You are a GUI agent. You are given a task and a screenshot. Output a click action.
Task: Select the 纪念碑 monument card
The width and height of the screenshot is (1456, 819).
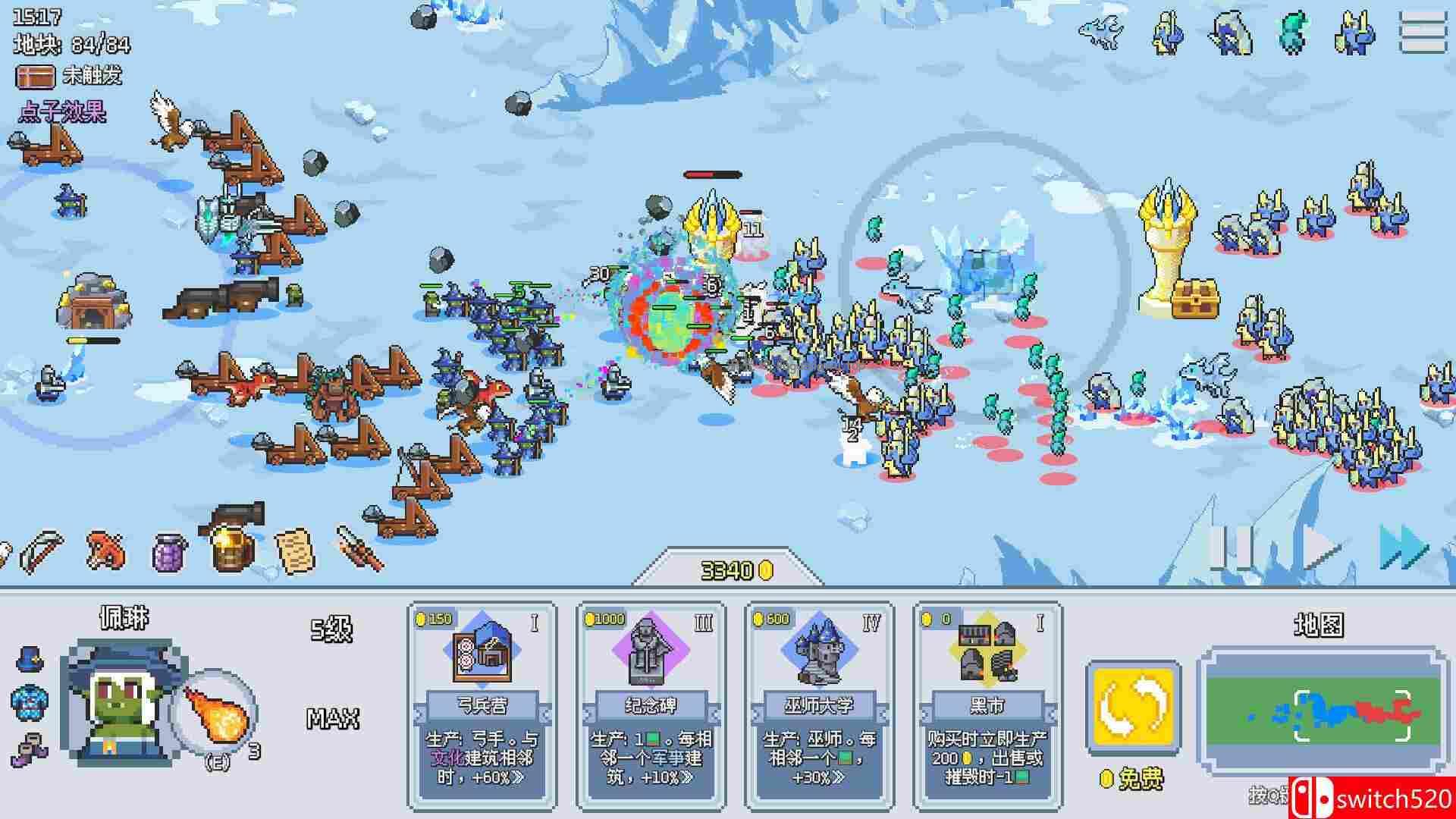pyautogui.click(x=651, y=705)
